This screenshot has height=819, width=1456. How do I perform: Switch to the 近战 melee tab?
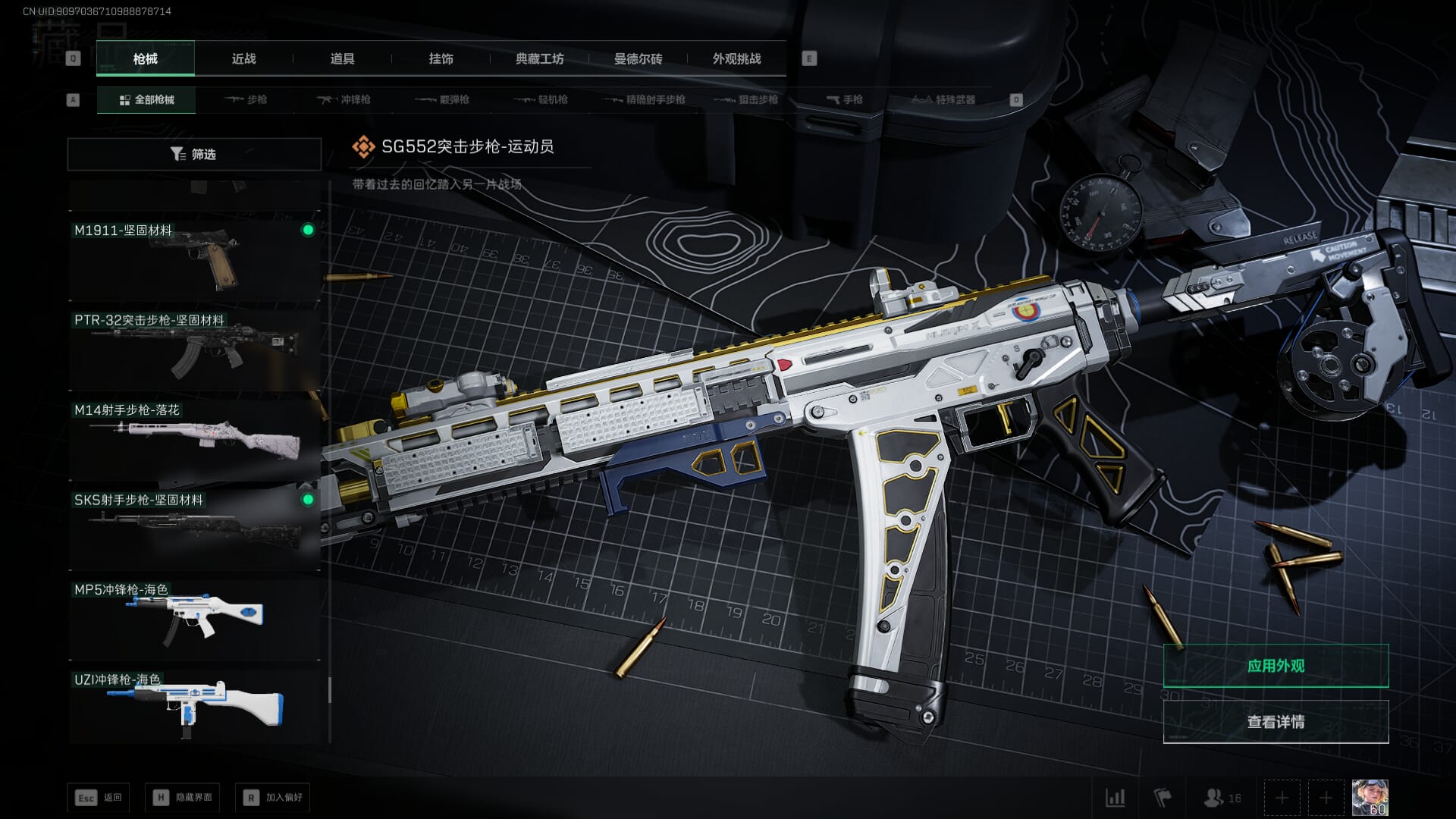click(243, 58)
